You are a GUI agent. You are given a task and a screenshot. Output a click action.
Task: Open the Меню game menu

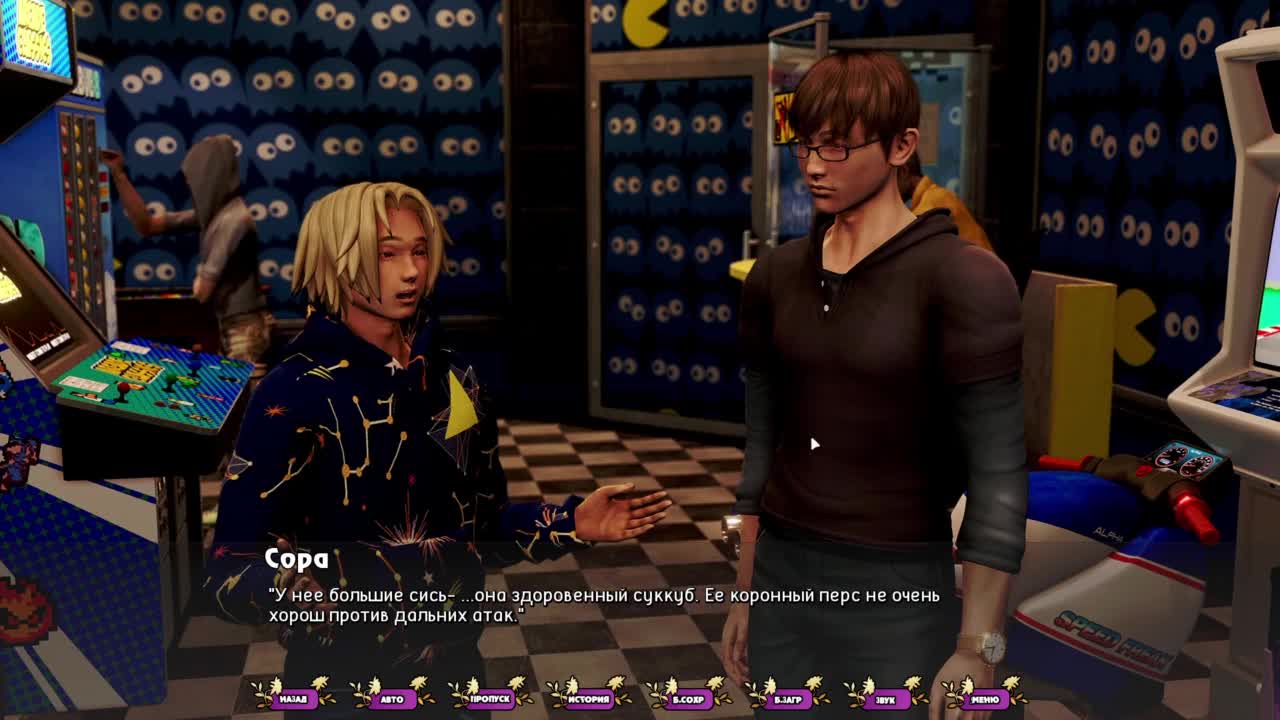pos(984,699)
